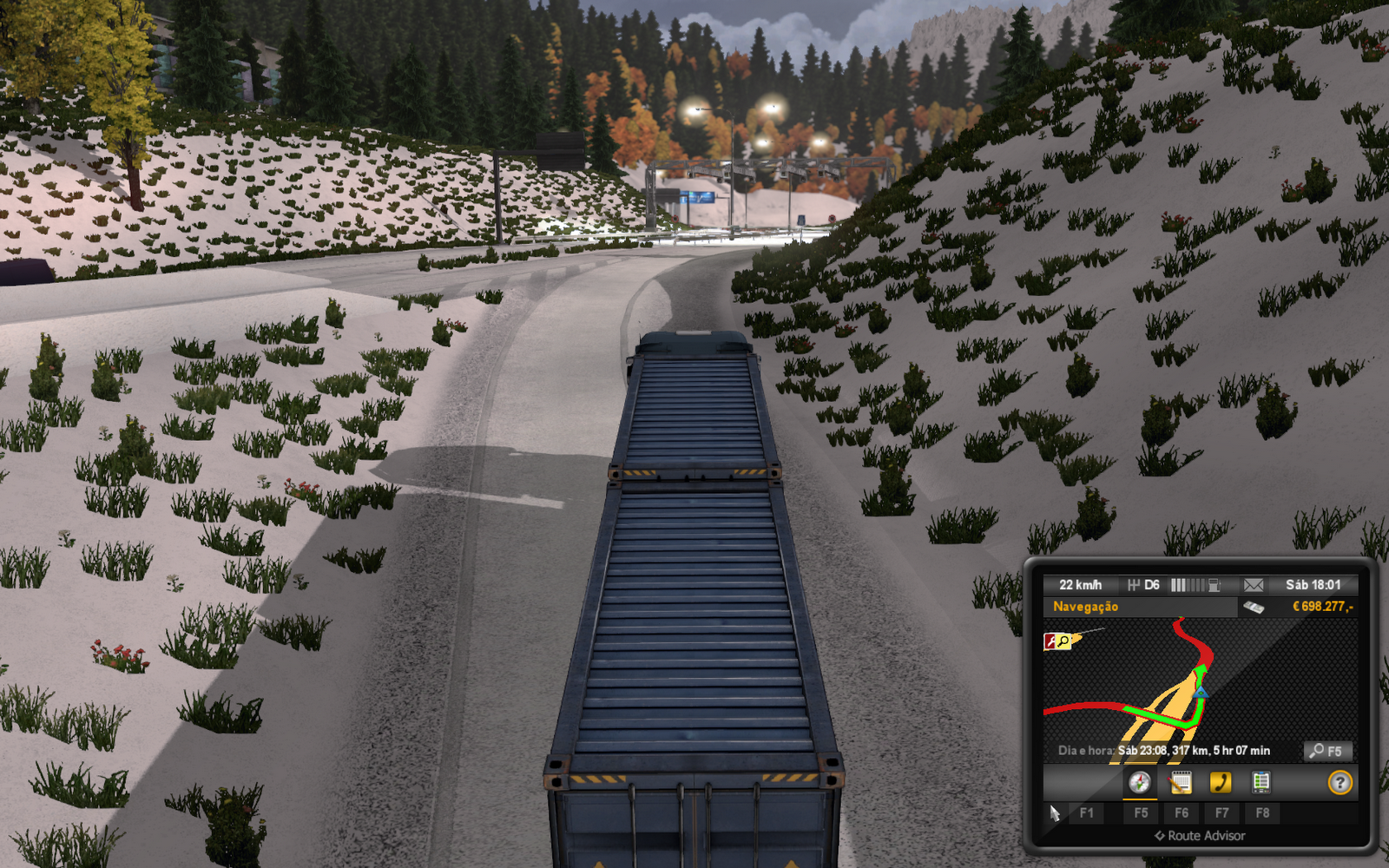The height and width of the screenshot is (868, 1389).
Task: Open the yellow phone assistance tab
Action: [1221, 783]
